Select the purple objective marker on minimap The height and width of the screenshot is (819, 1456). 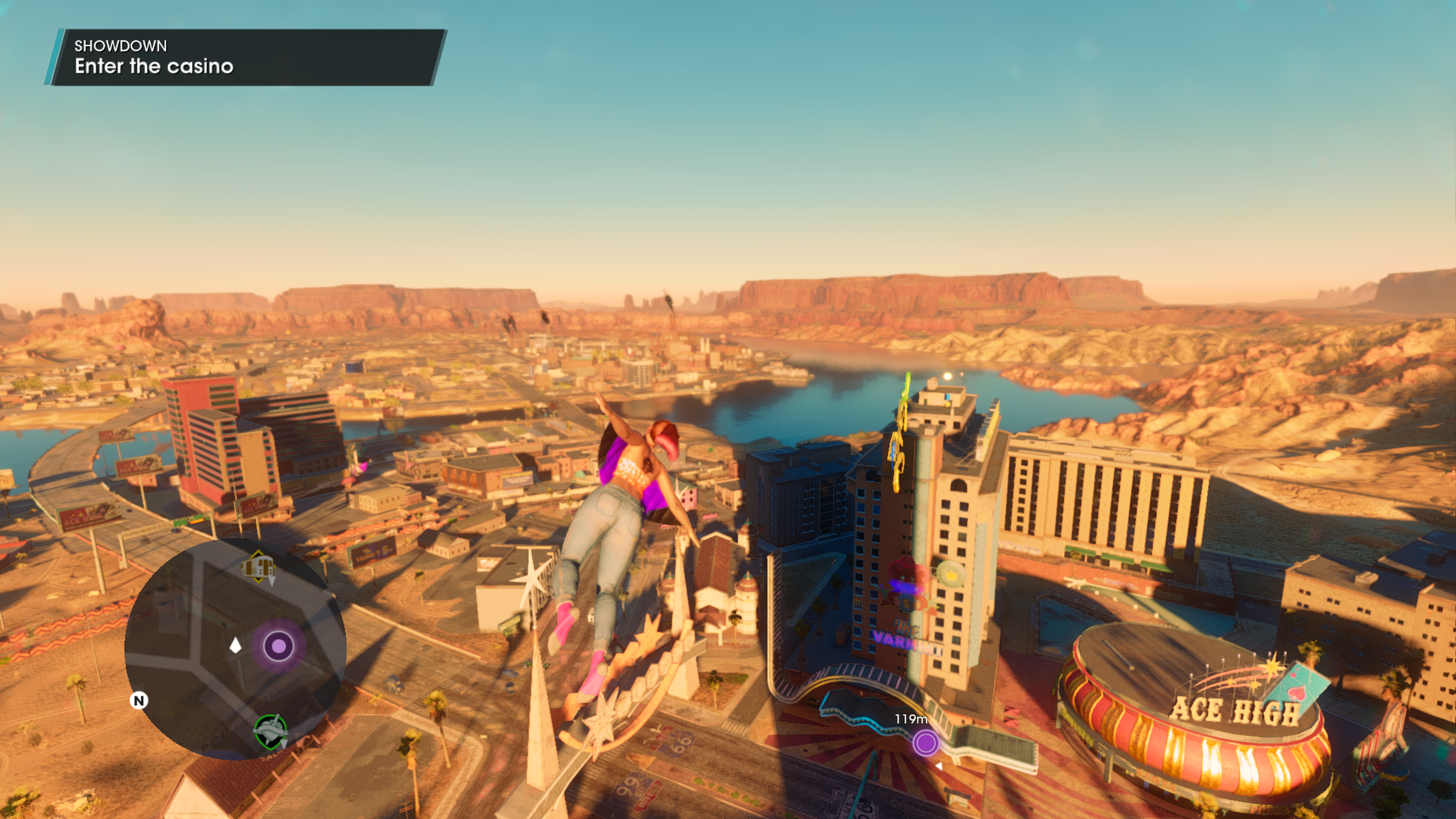(279, 646)
